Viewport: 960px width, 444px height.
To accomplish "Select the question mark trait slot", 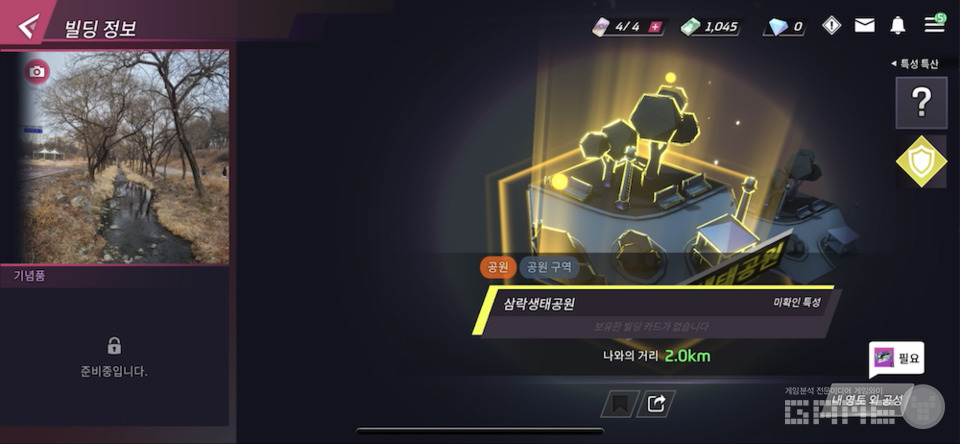I will [x=921, y=102].
